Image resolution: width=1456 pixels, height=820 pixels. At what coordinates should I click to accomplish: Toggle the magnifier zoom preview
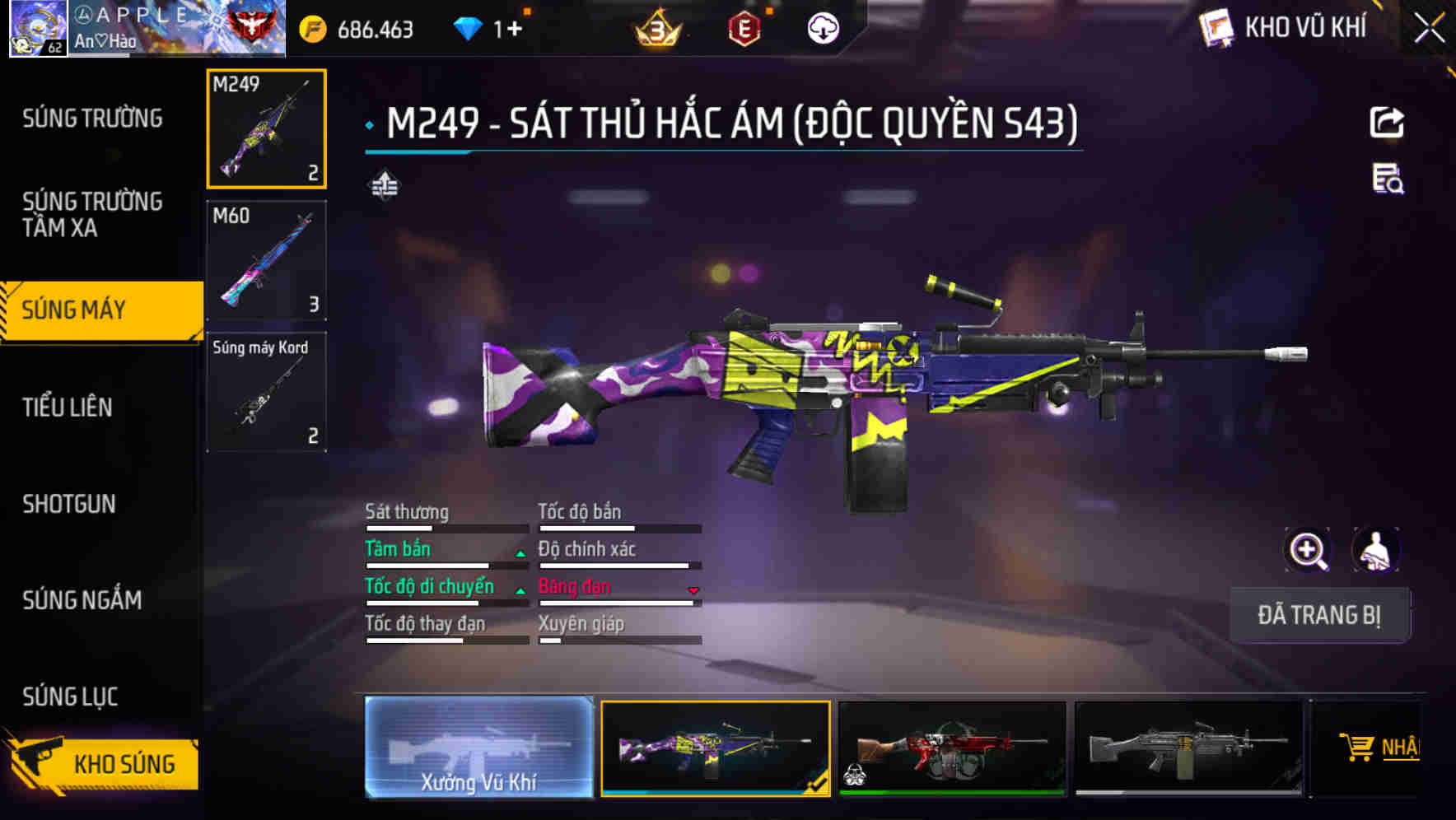pyautogui.click(x=1306, y=550)
